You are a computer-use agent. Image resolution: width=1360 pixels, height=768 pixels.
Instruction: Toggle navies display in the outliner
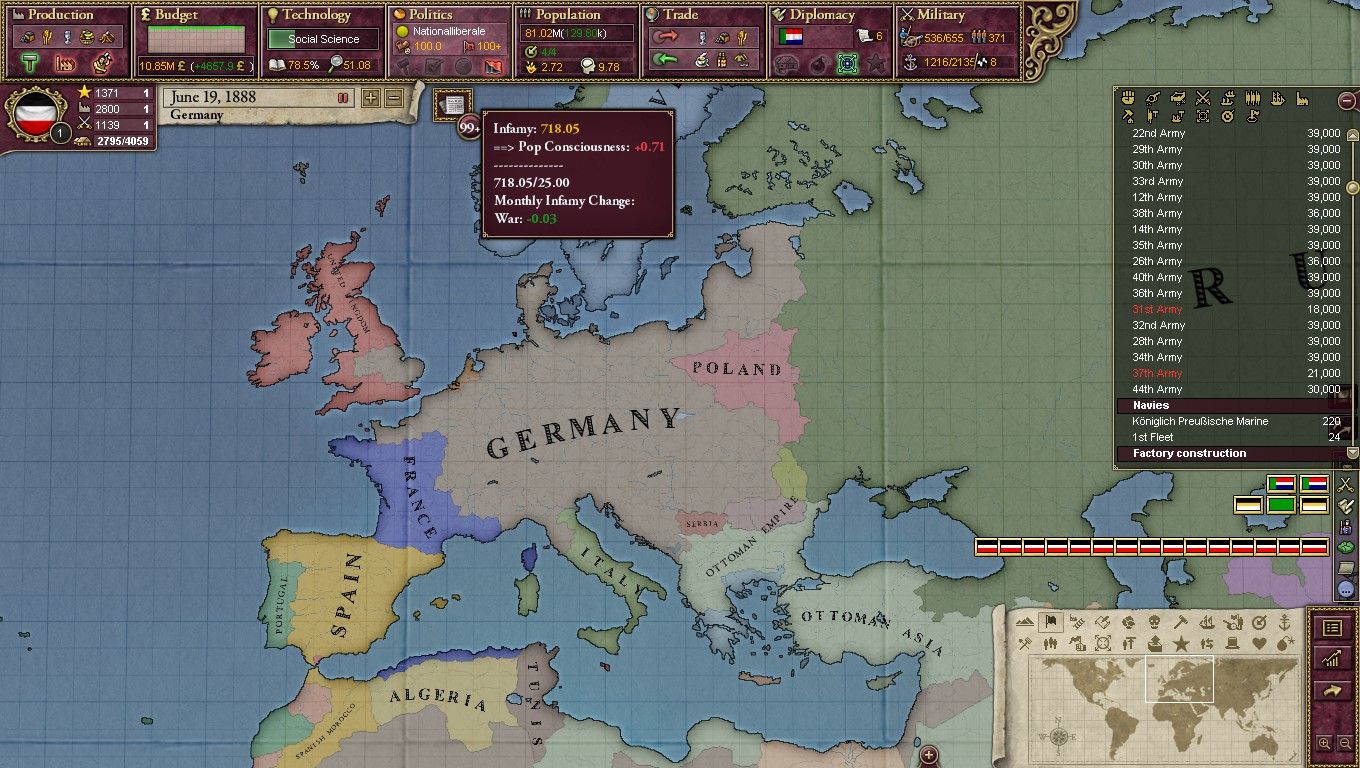pos(1276,100)
